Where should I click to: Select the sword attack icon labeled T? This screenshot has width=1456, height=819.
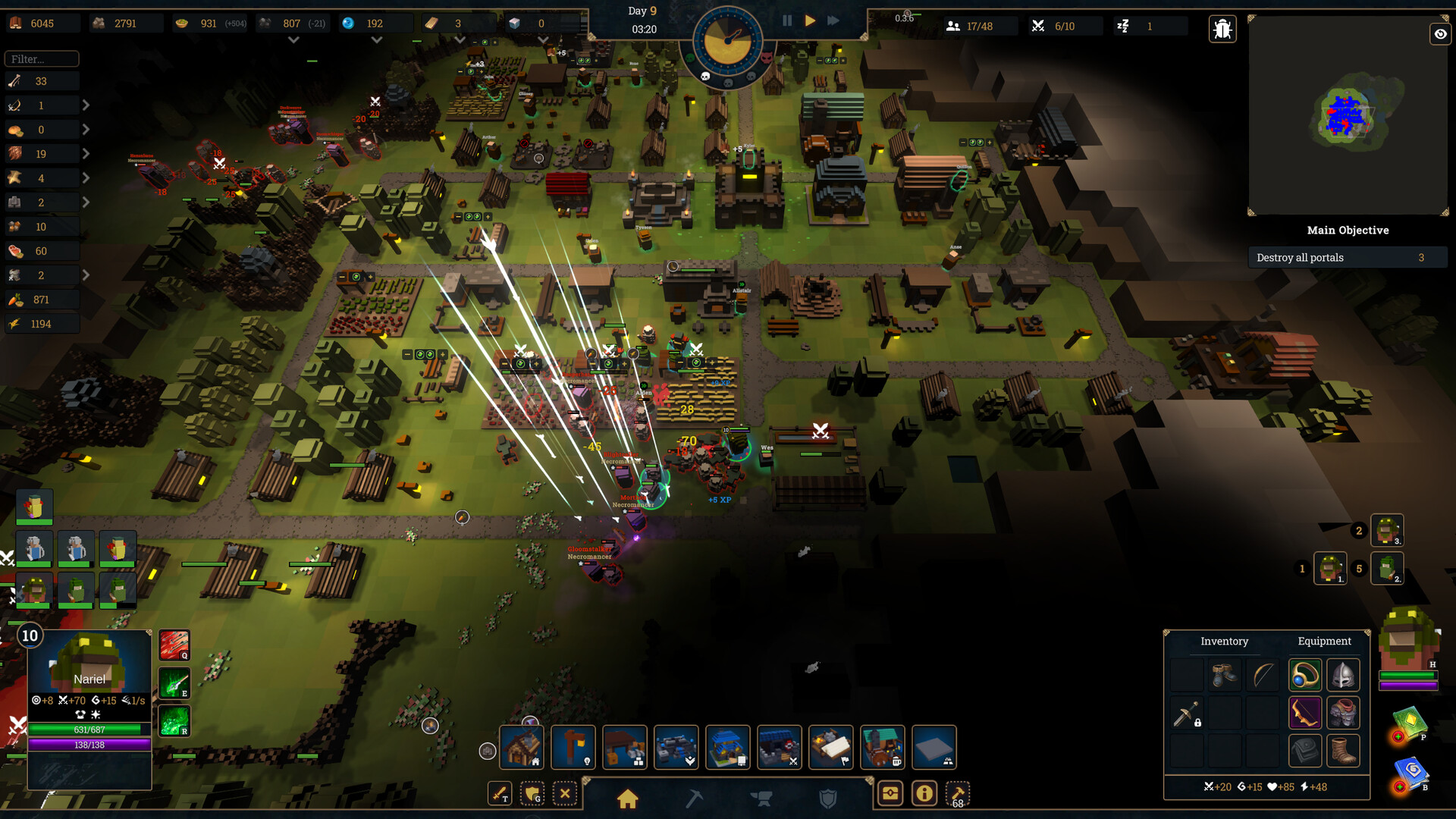click(x=501, y=793)
